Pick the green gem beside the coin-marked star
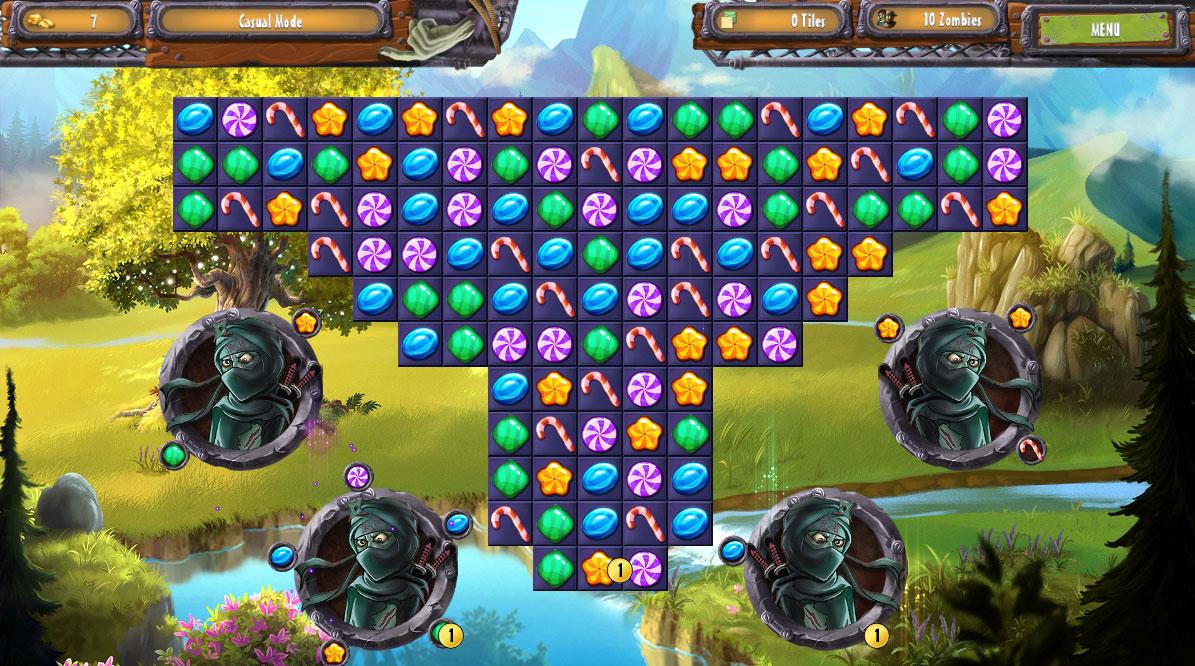1195x666 pixels. [x=554, y=568]
